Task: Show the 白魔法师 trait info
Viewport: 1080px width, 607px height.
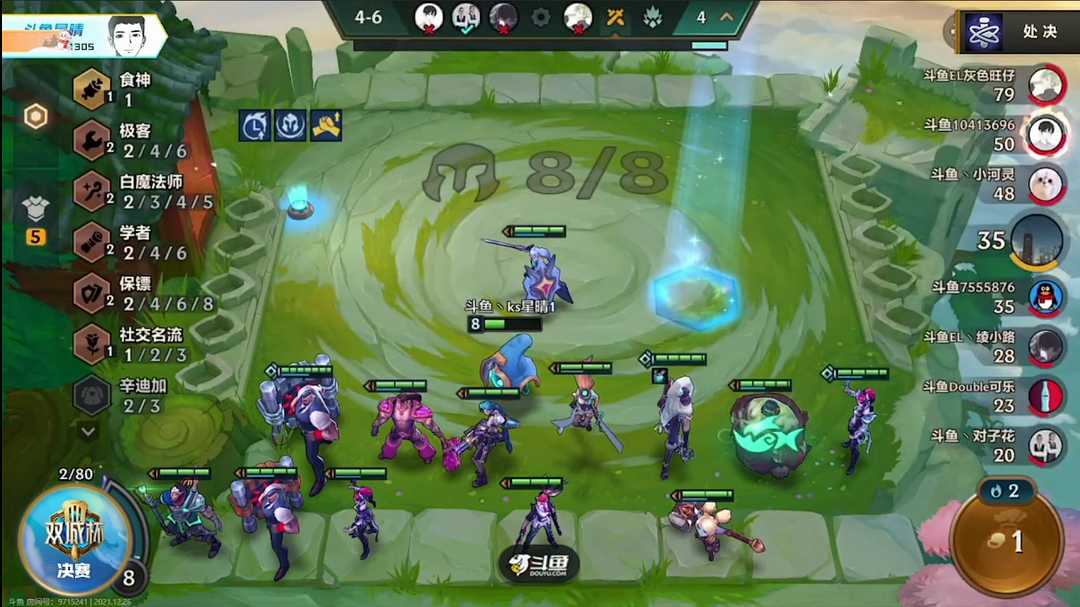Action: (92, 190)
